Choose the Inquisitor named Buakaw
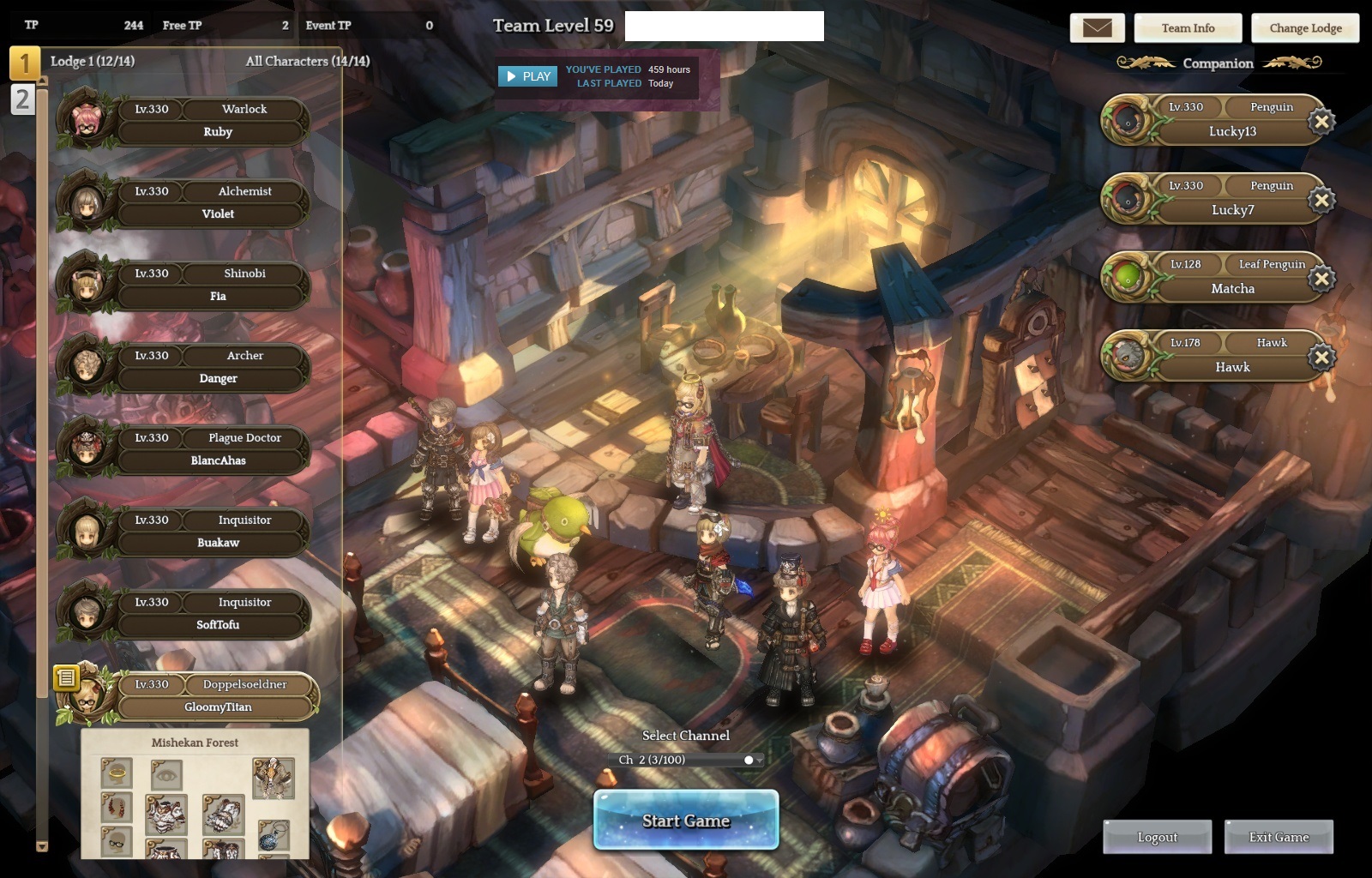Screen dimensions: 1372x878 (217, 532)
